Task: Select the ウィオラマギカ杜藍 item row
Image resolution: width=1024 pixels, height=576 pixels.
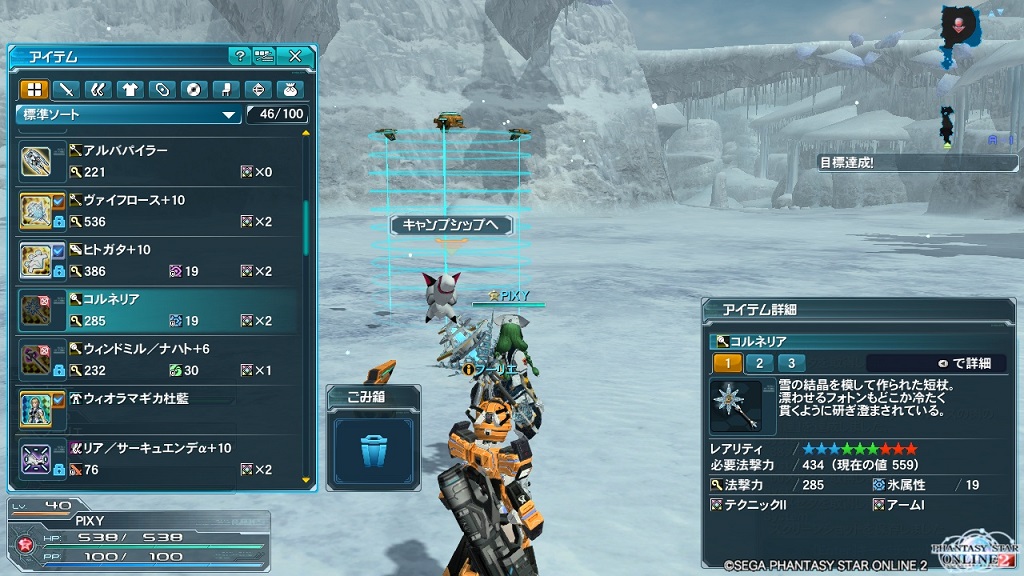Action: coord(160,409)
